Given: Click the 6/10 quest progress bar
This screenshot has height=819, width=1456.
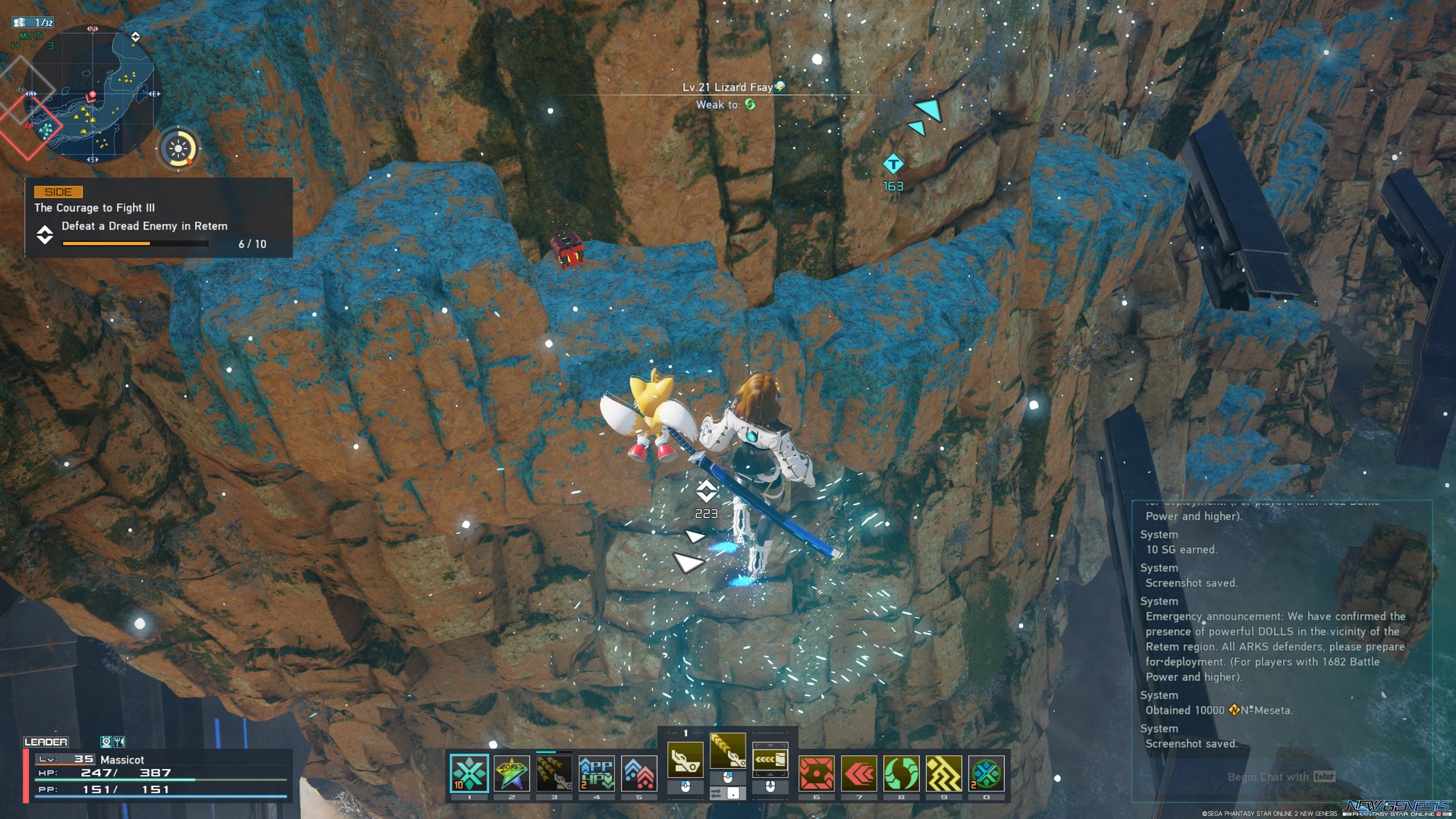Looking at the screenshot, I should 134,243.
